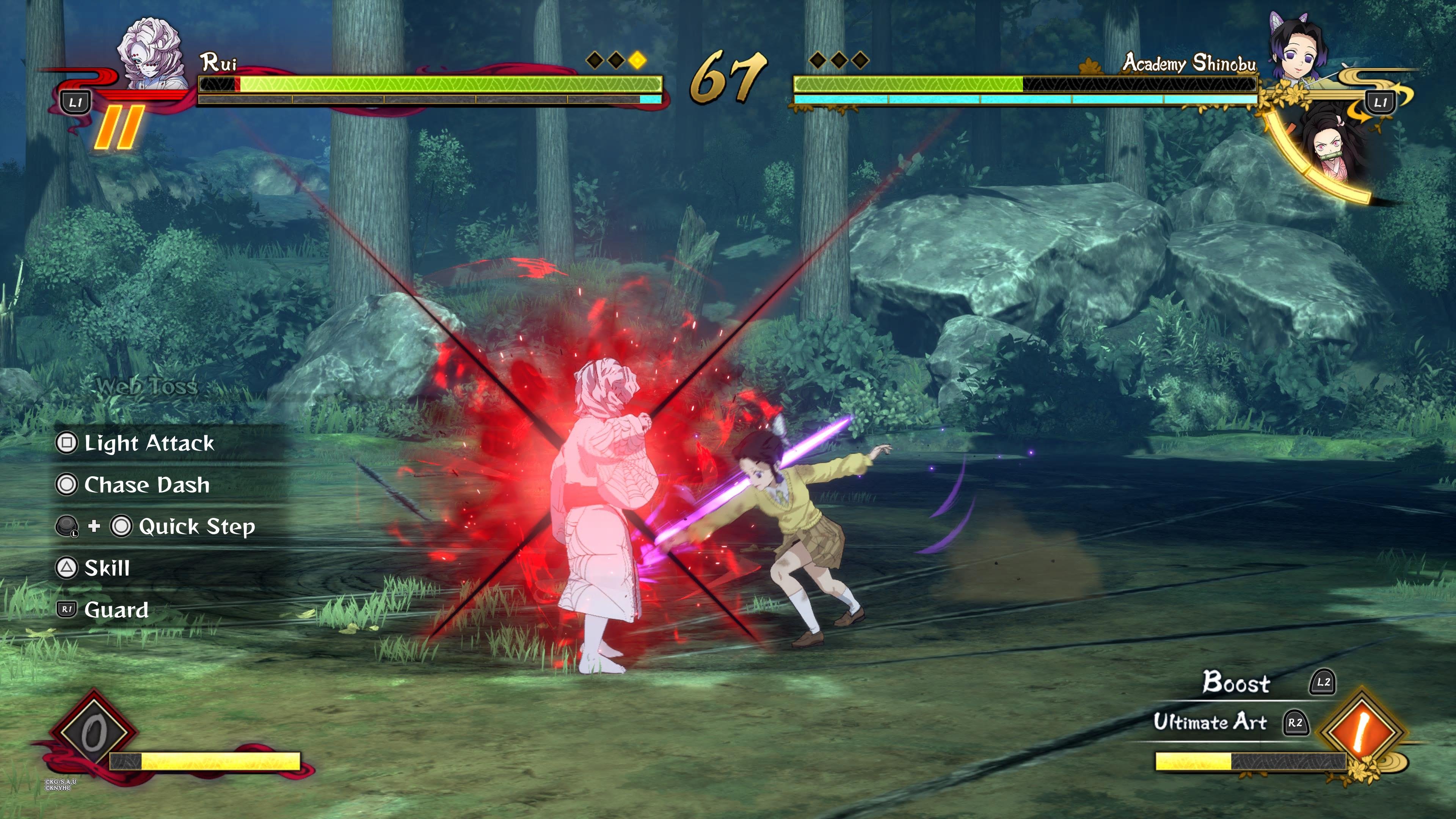Screen dimensions: 1456x819
Task: Click Rui's character portrait
Action: (x=152, y=54)
